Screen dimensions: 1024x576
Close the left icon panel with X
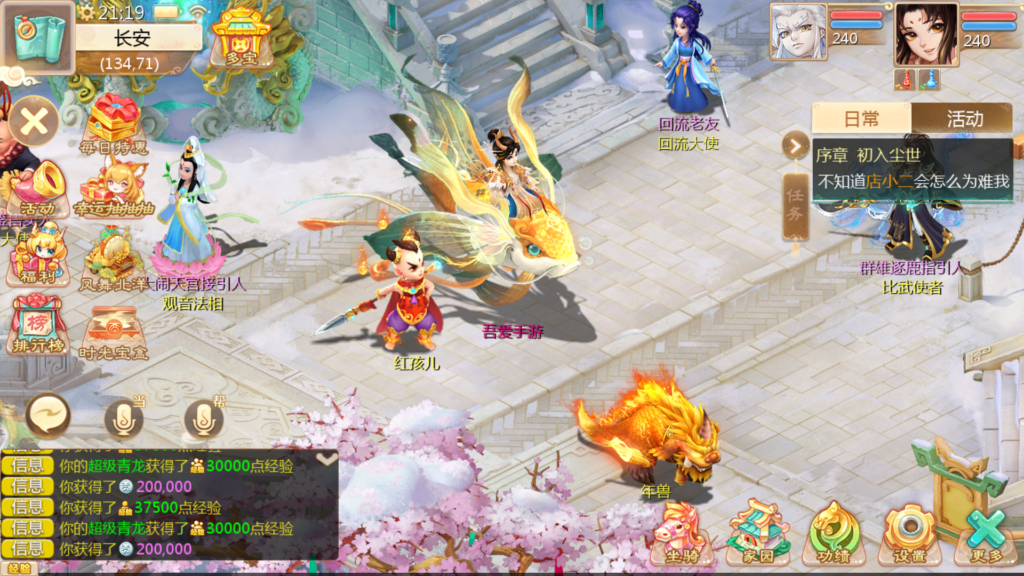34,123
